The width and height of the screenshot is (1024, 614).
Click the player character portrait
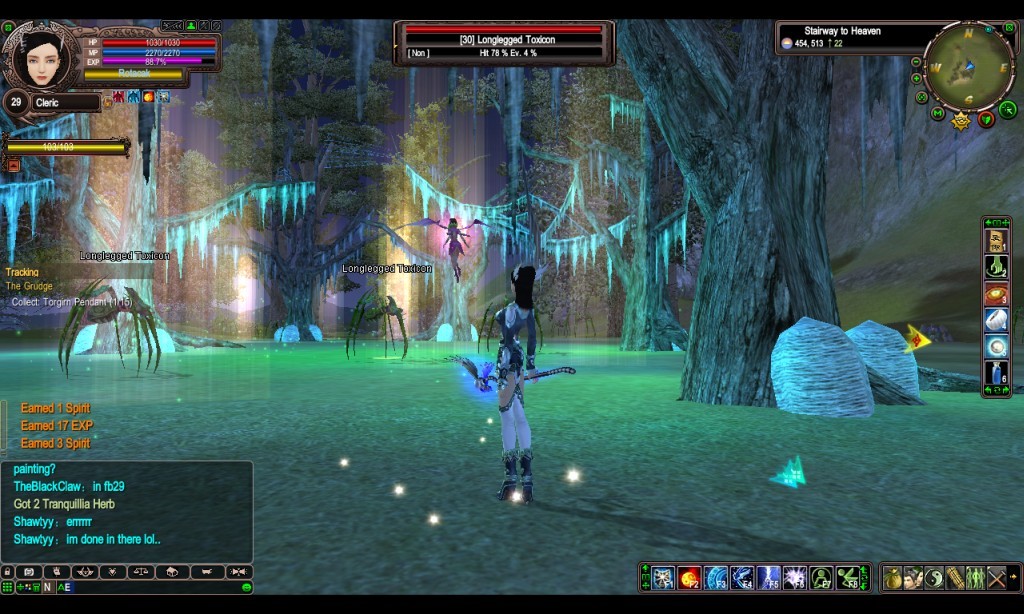click(44, 58)
